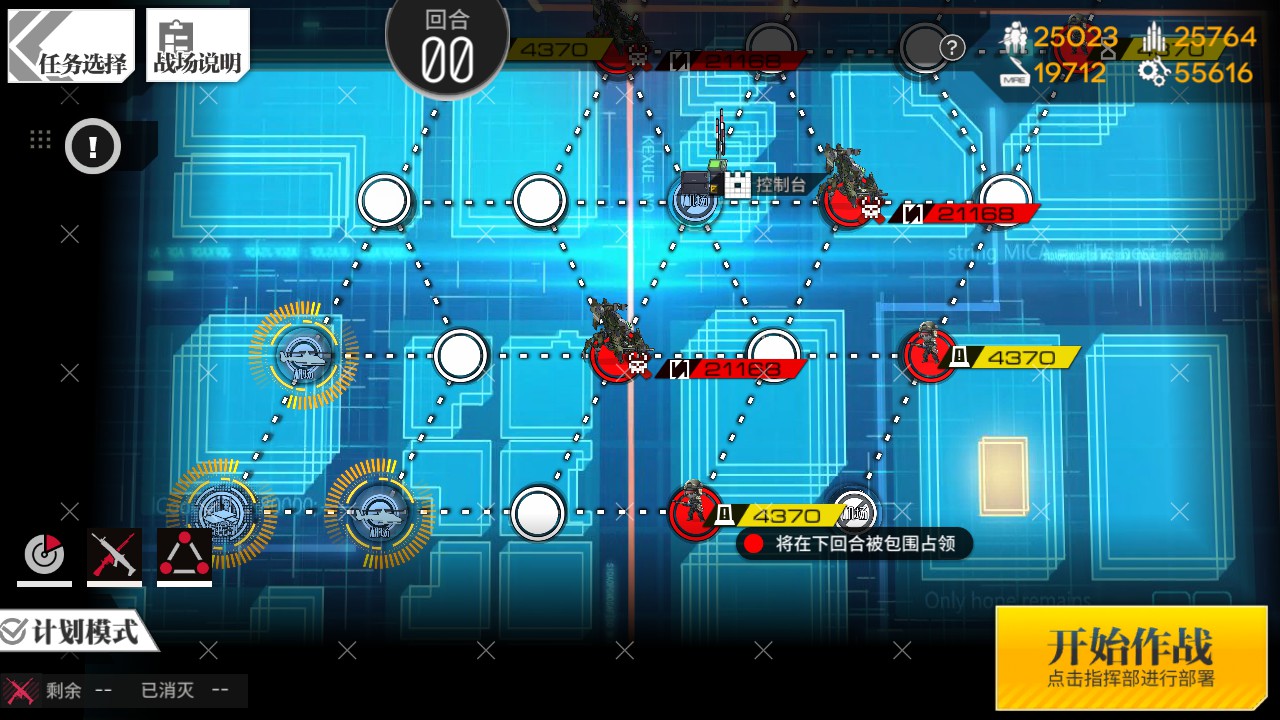Image resolution: width=1280 pixels, height=720 pixels.
Task: Open the red triangle nodes icon
Action: (x=184, y=555)
